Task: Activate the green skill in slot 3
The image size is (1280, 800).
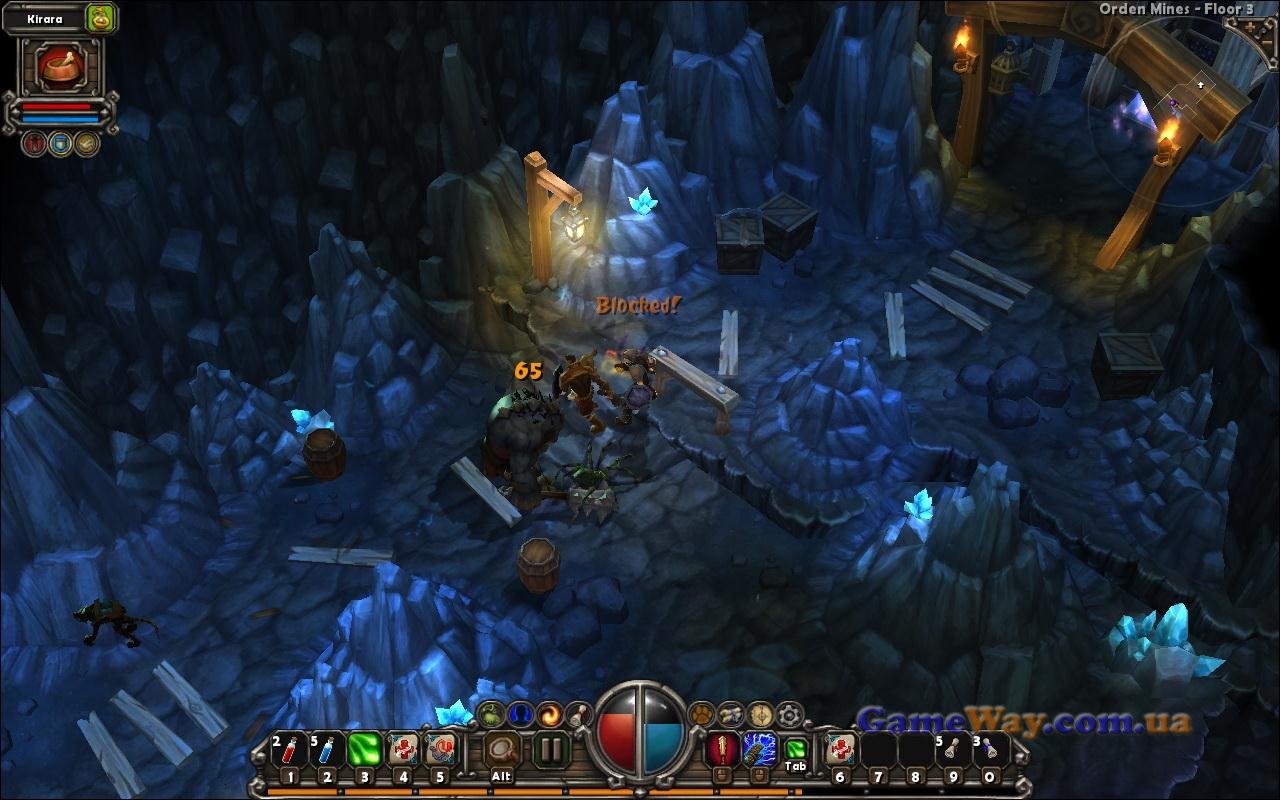Action: pos(365,749)
